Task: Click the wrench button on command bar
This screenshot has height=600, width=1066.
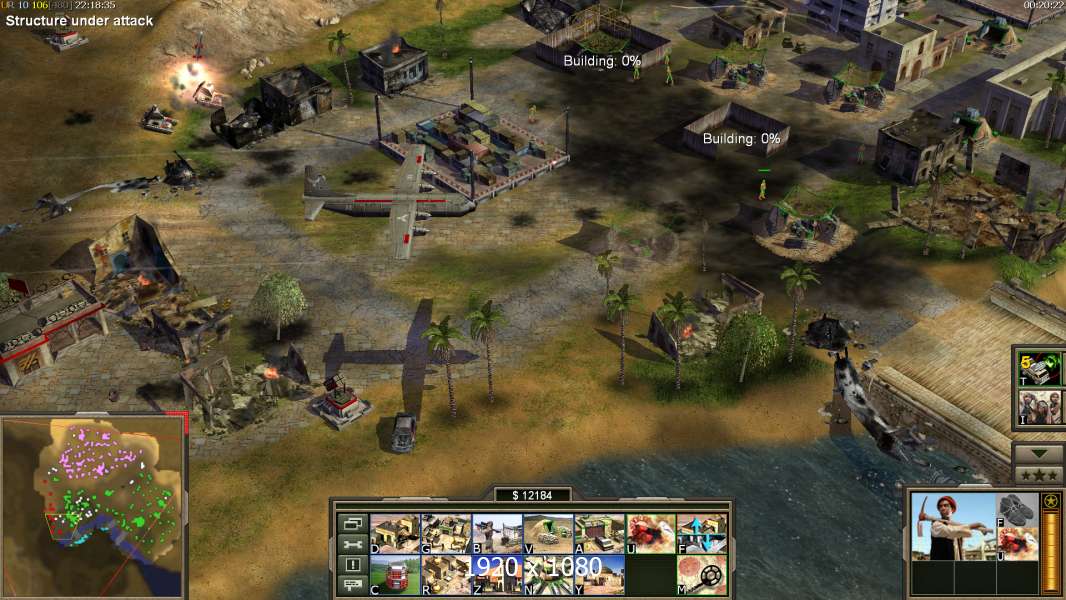Action: [x=352, y=544]
